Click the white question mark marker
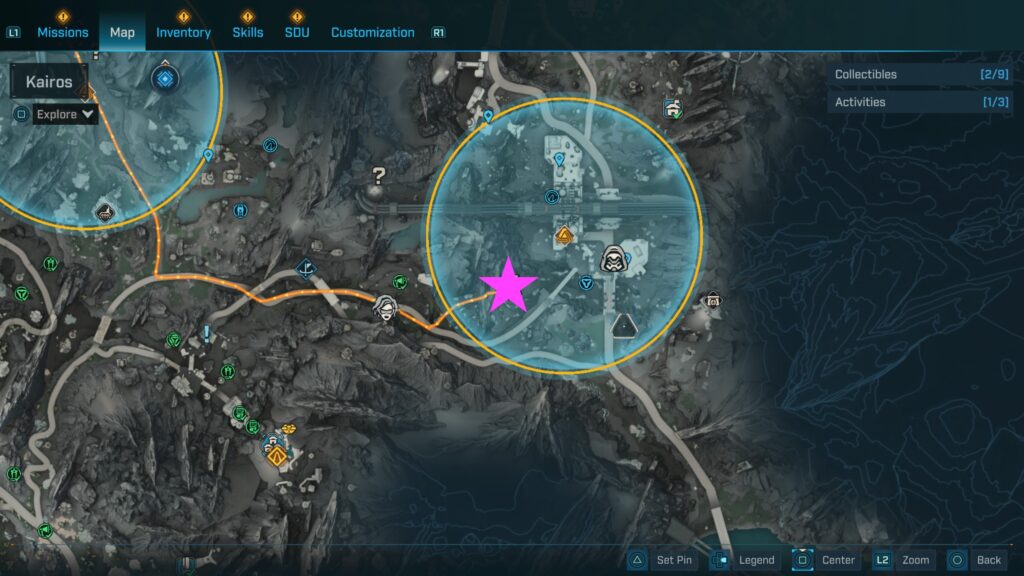Screen dimensions: 1024x576 click(x=378, y=176)
